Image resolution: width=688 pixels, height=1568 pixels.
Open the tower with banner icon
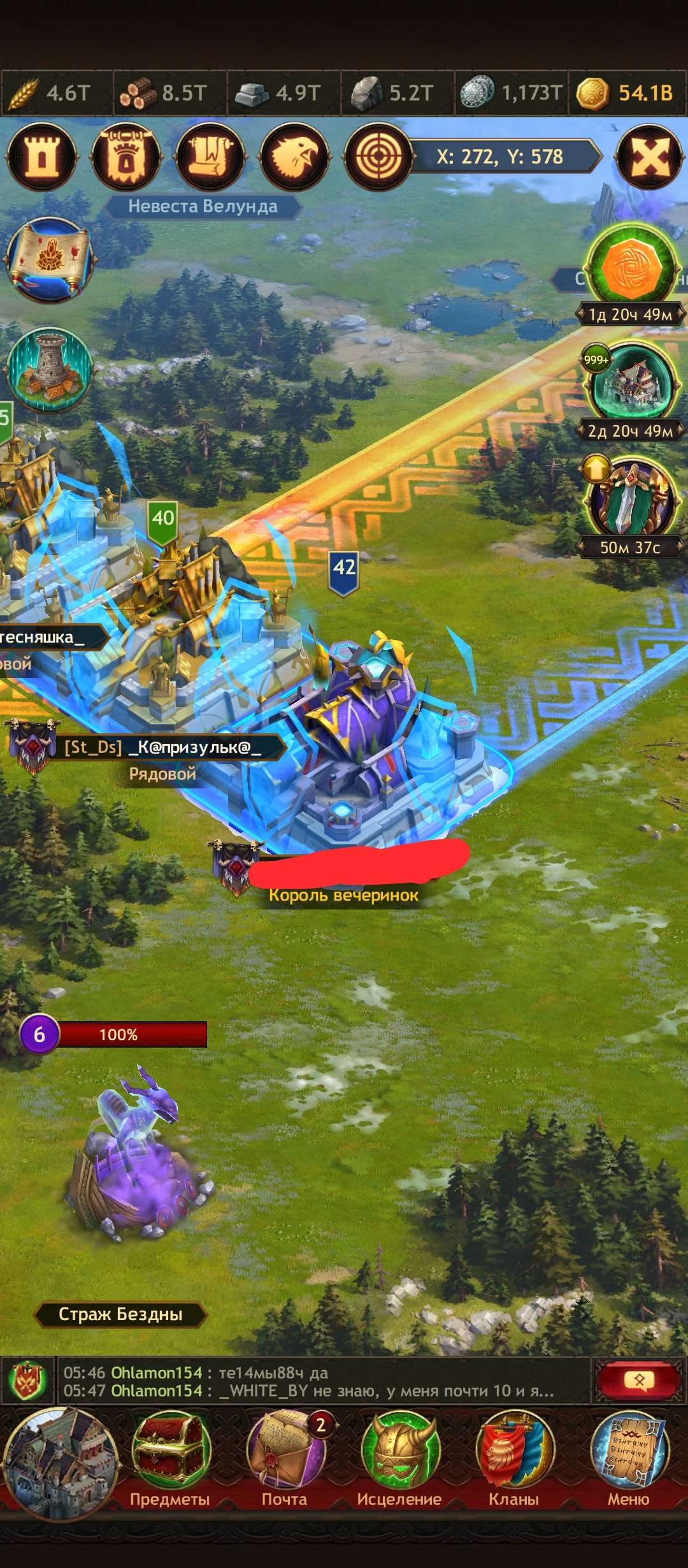125,157
